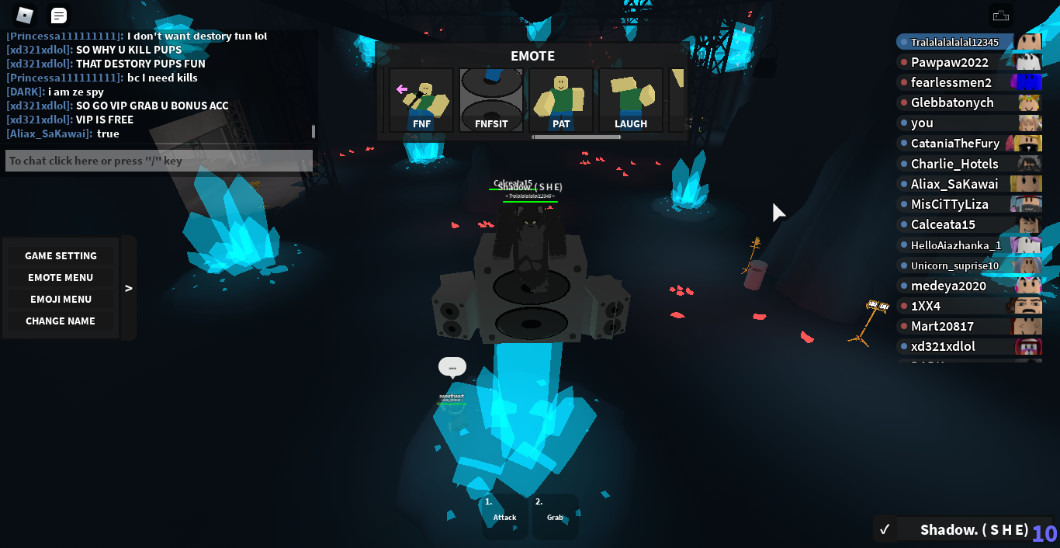Select Glebbatonych in the player list

[x=951, y=103]
